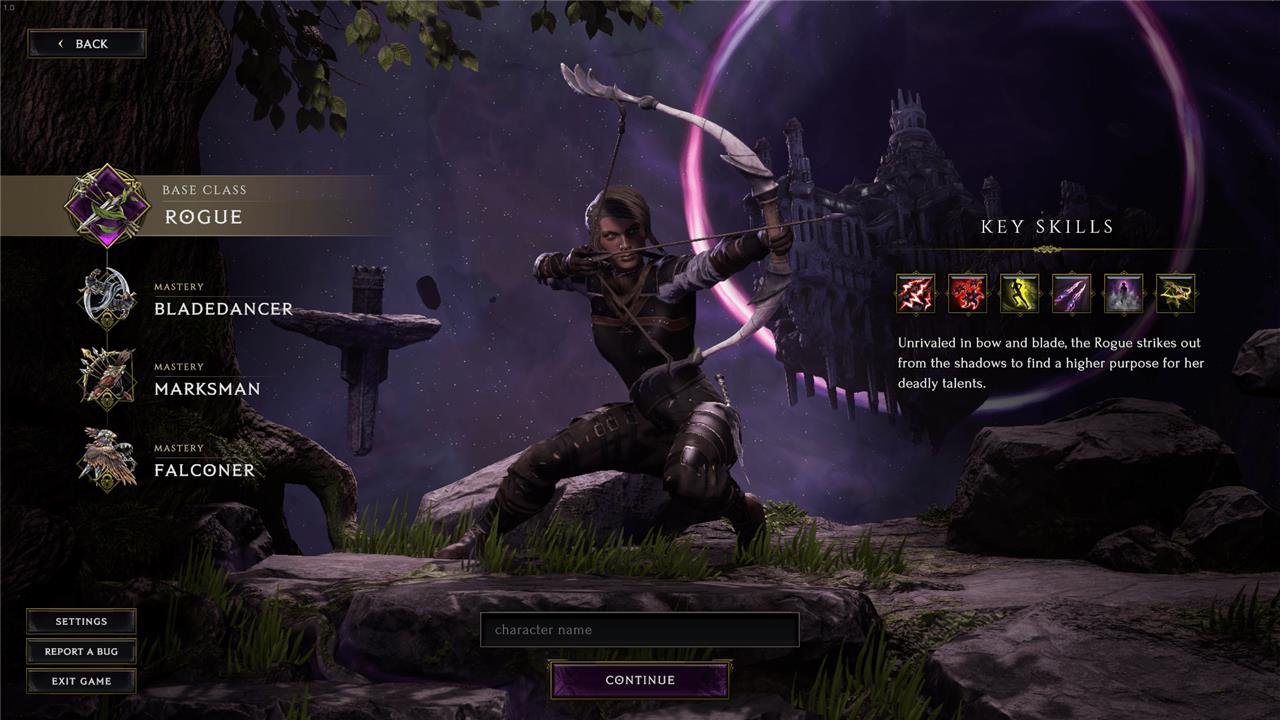Choose the Bladedancer mastery
The height and width of the screenshot is (720, 1280).
(222, 300)
